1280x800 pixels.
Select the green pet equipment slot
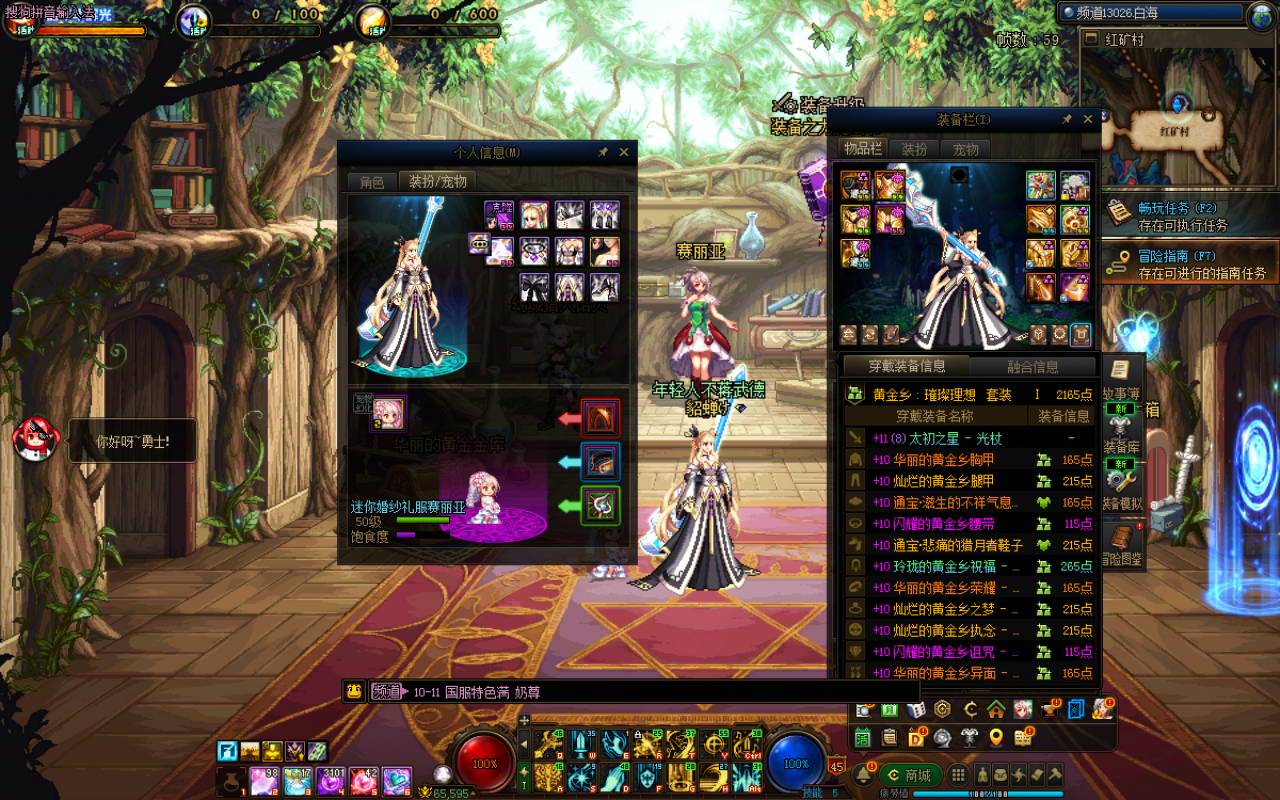[x=601, y=505]
